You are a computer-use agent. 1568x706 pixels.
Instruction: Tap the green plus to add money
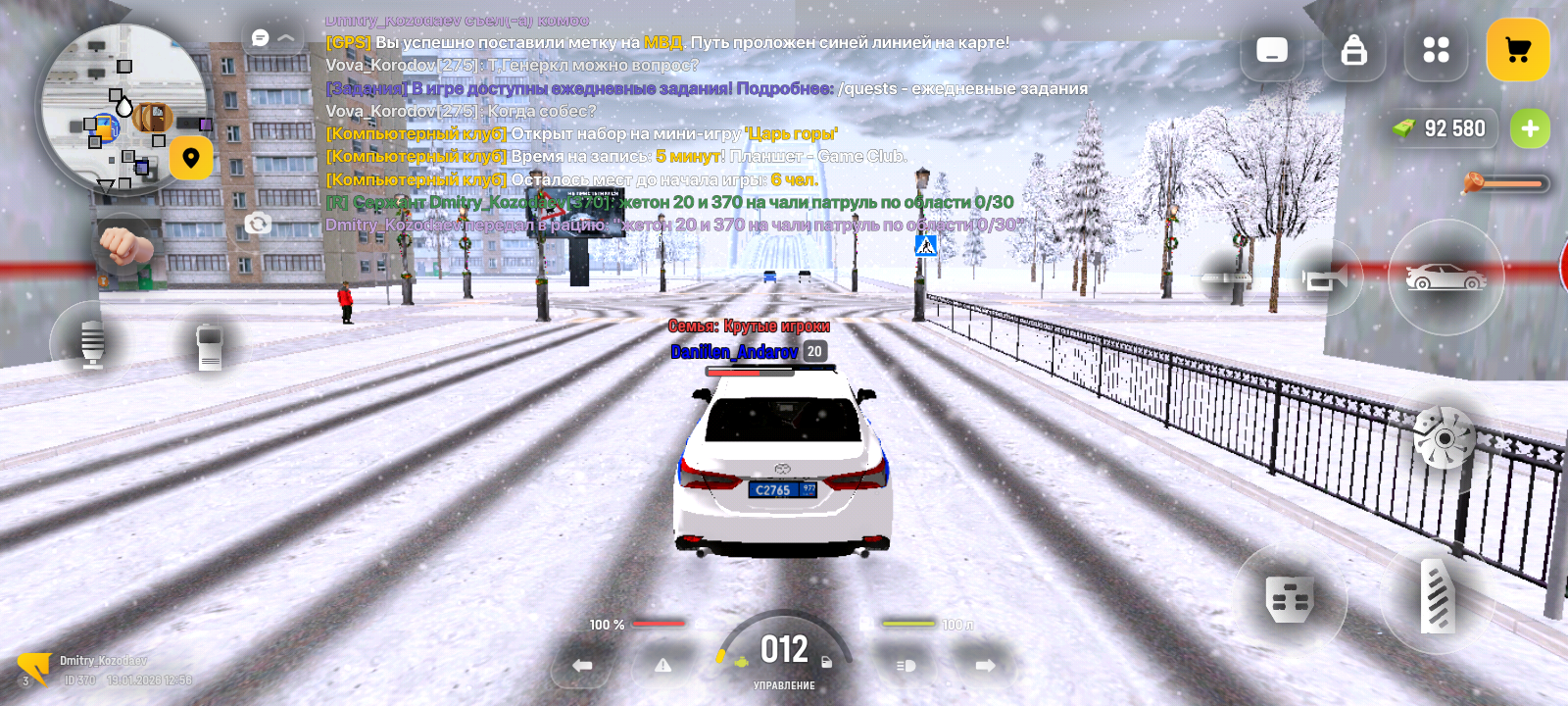[1529, 128]
